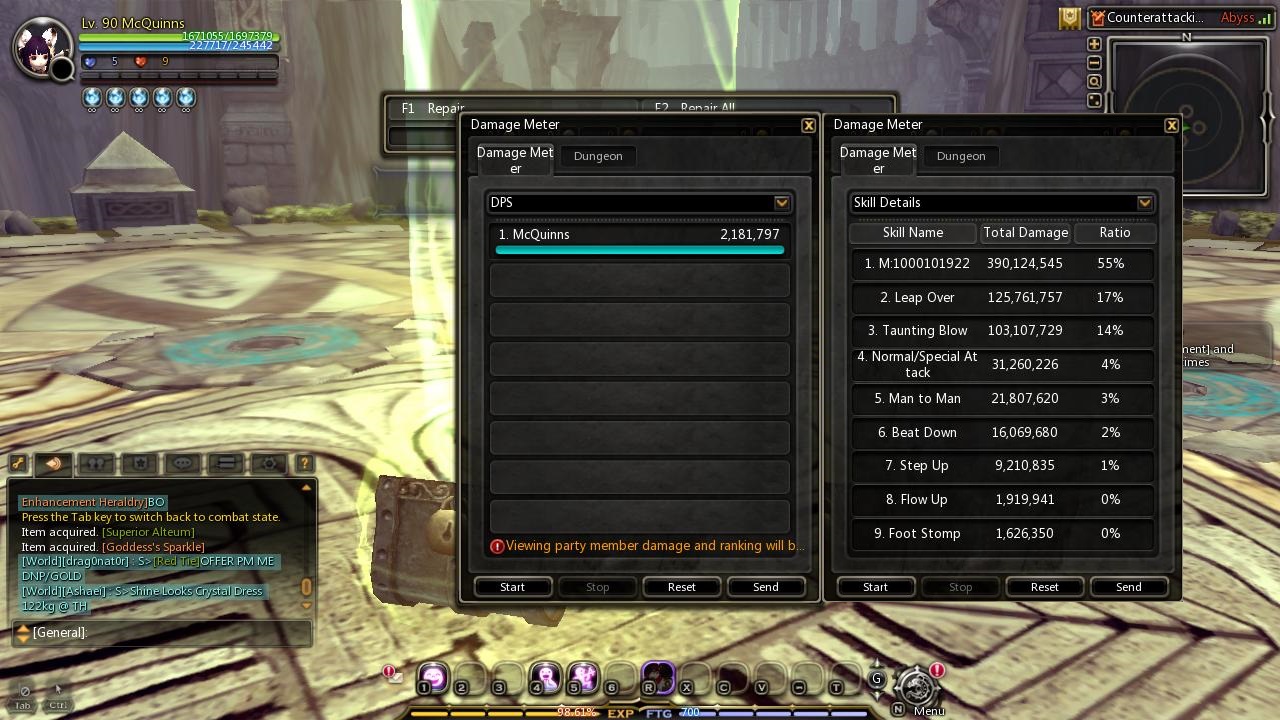The image size is (1280, 720).
Task: Open the Skill Details dropdown
Action: click(x=1144, y=202)
